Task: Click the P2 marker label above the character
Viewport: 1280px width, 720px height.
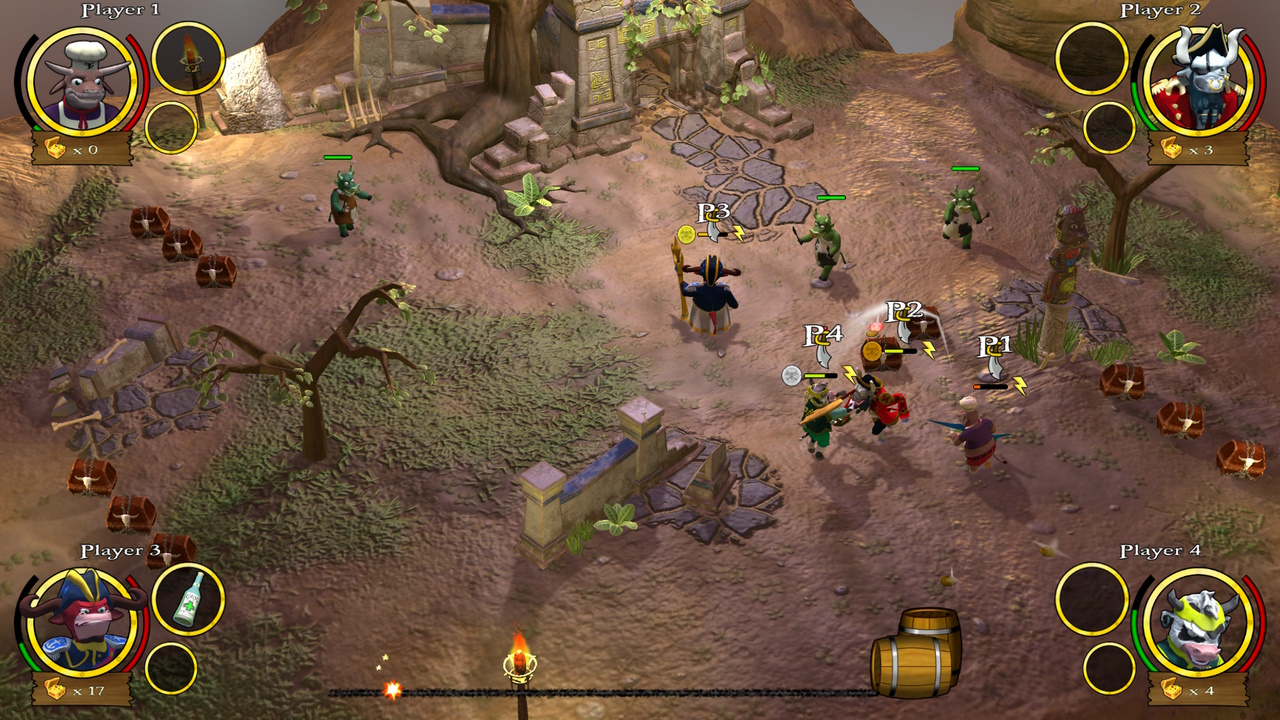Action: coord(906,312)
